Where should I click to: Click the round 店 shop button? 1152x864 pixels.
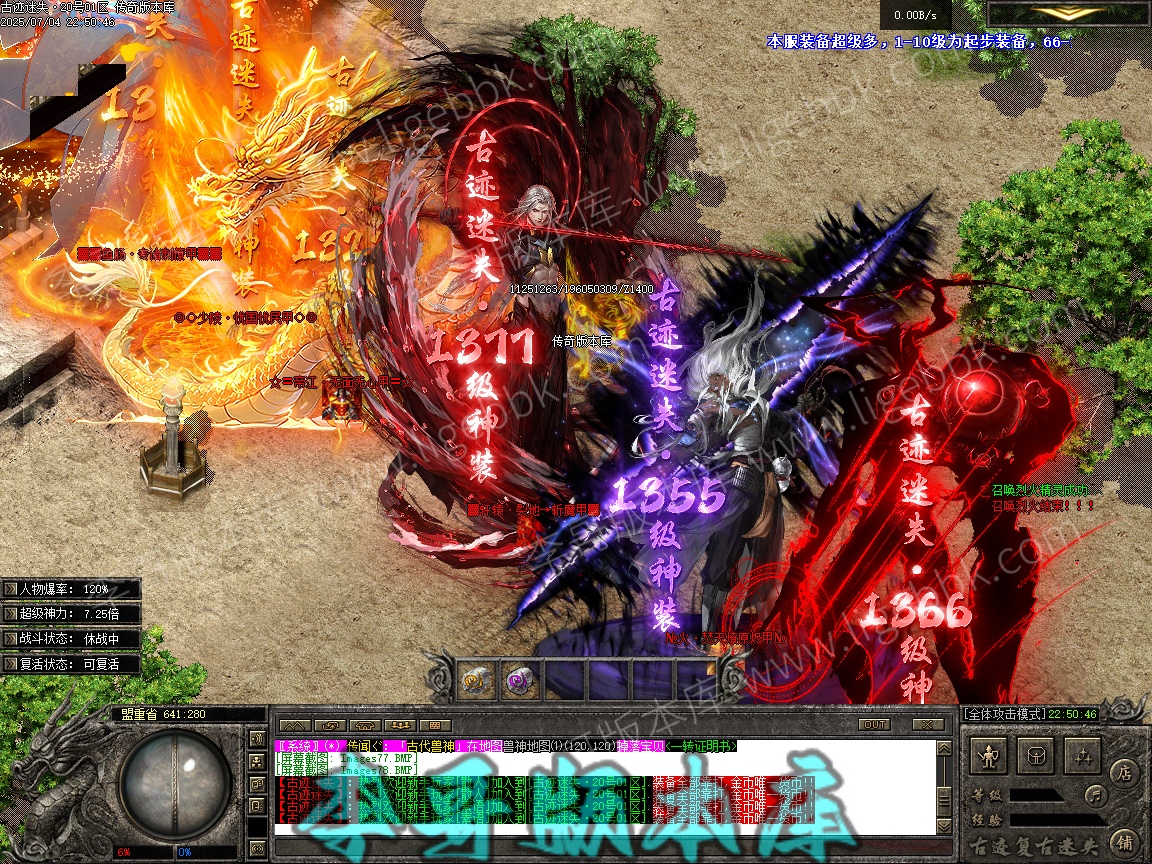point(1125,771)
